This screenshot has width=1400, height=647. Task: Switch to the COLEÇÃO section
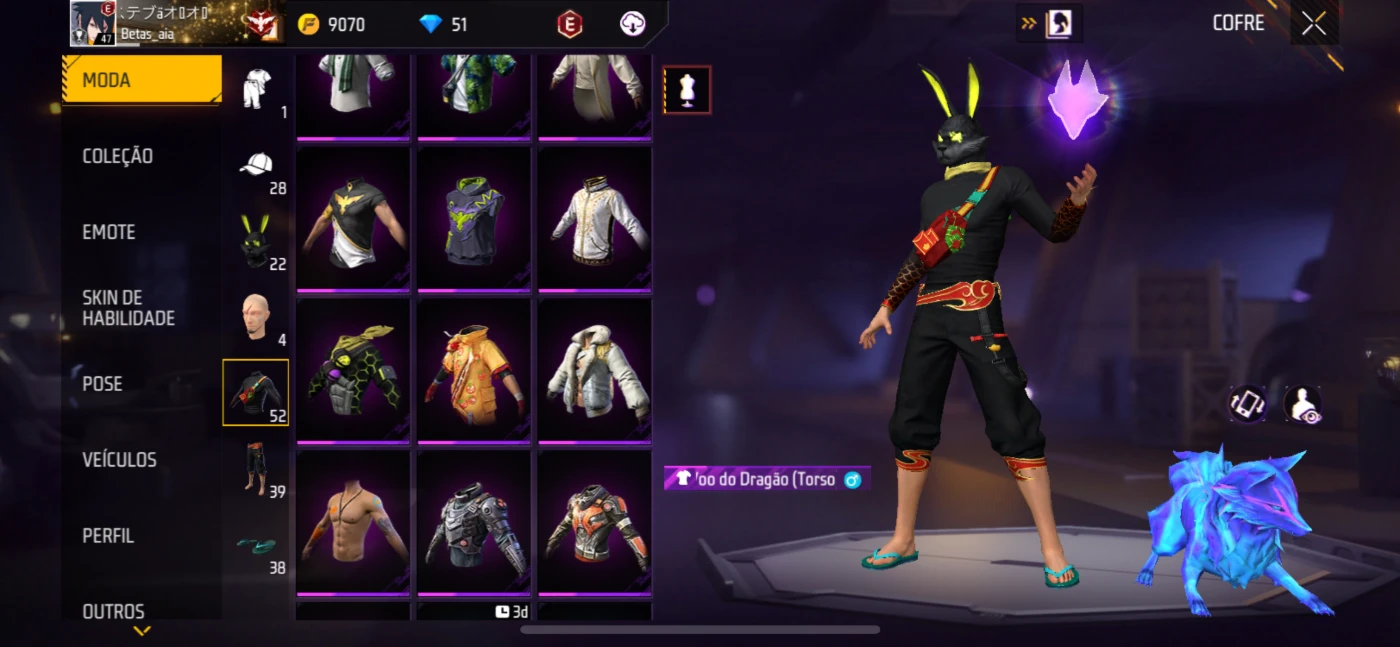pos(118,156)
